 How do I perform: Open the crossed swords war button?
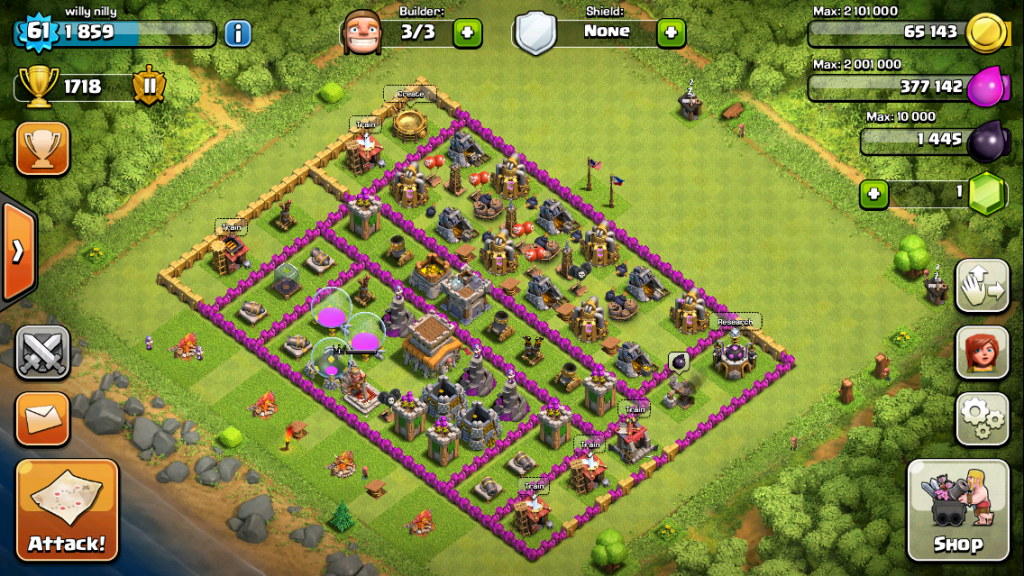click(42, 353)
